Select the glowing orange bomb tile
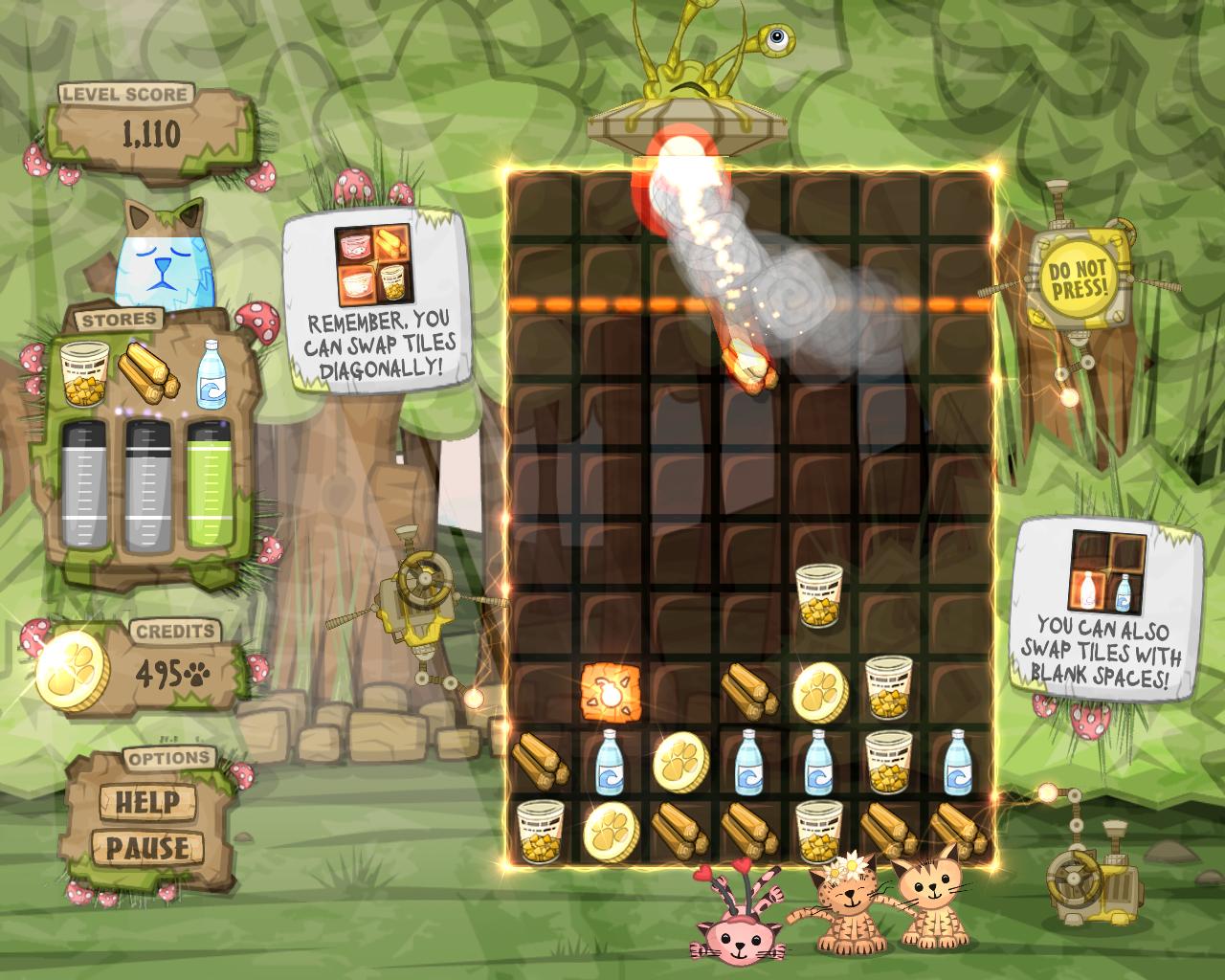 click(608, 690)
